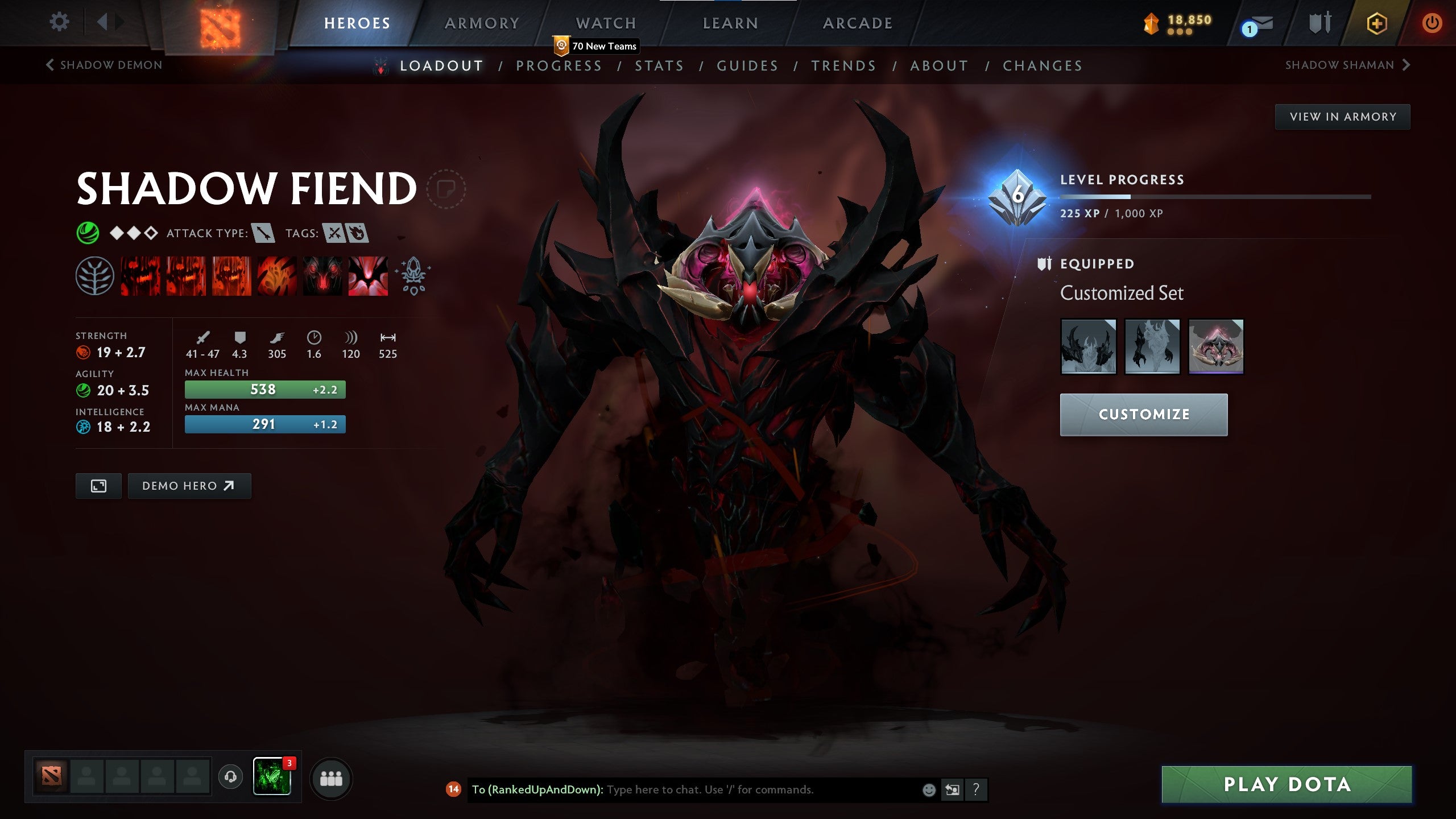Open the settings gear icon
Image resolution: width=1456 pixels, height=819 pixels.
pyautogui.click(x=59, y=21)
